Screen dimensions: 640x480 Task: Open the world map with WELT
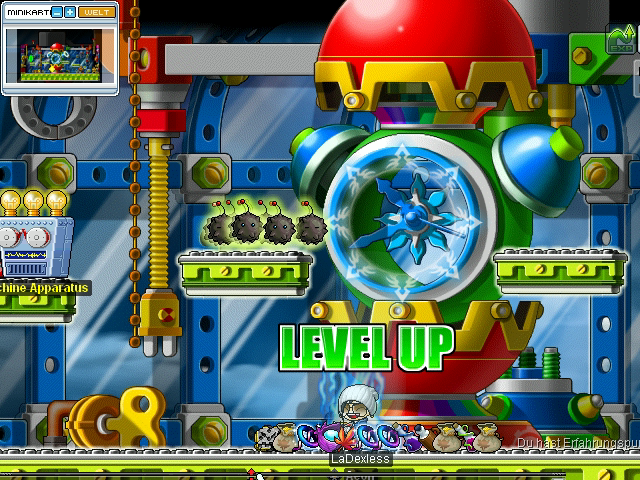point(96,12)
